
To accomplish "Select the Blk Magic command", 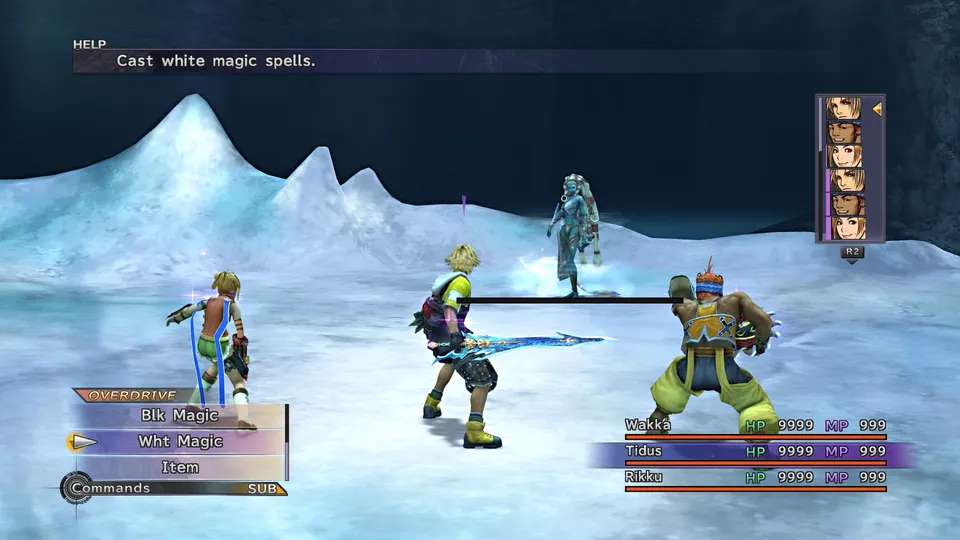I will pyautogui.click(x=181, y=416).
